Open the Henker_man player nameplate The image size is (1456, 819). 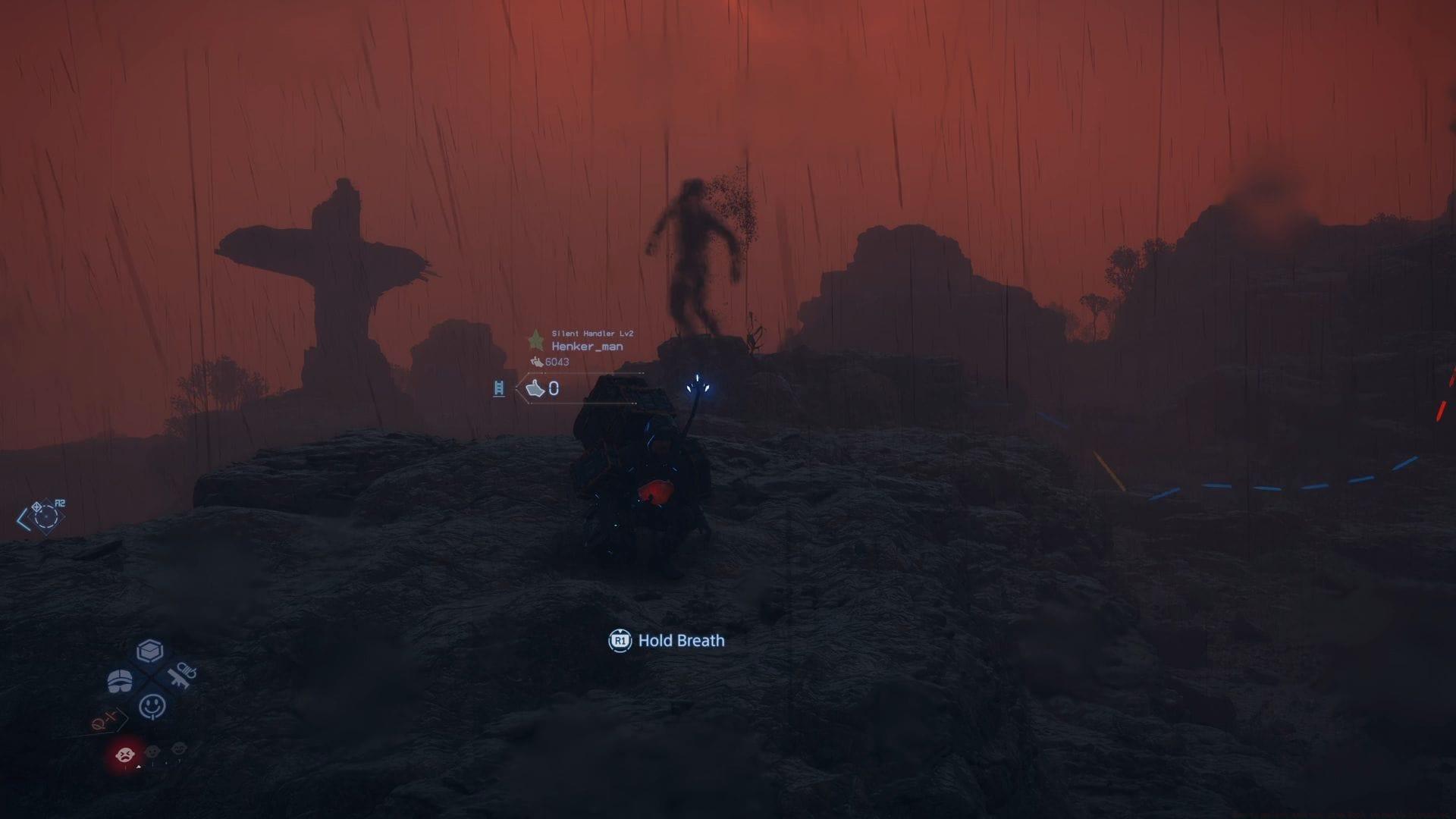click(x=586, y=346)
